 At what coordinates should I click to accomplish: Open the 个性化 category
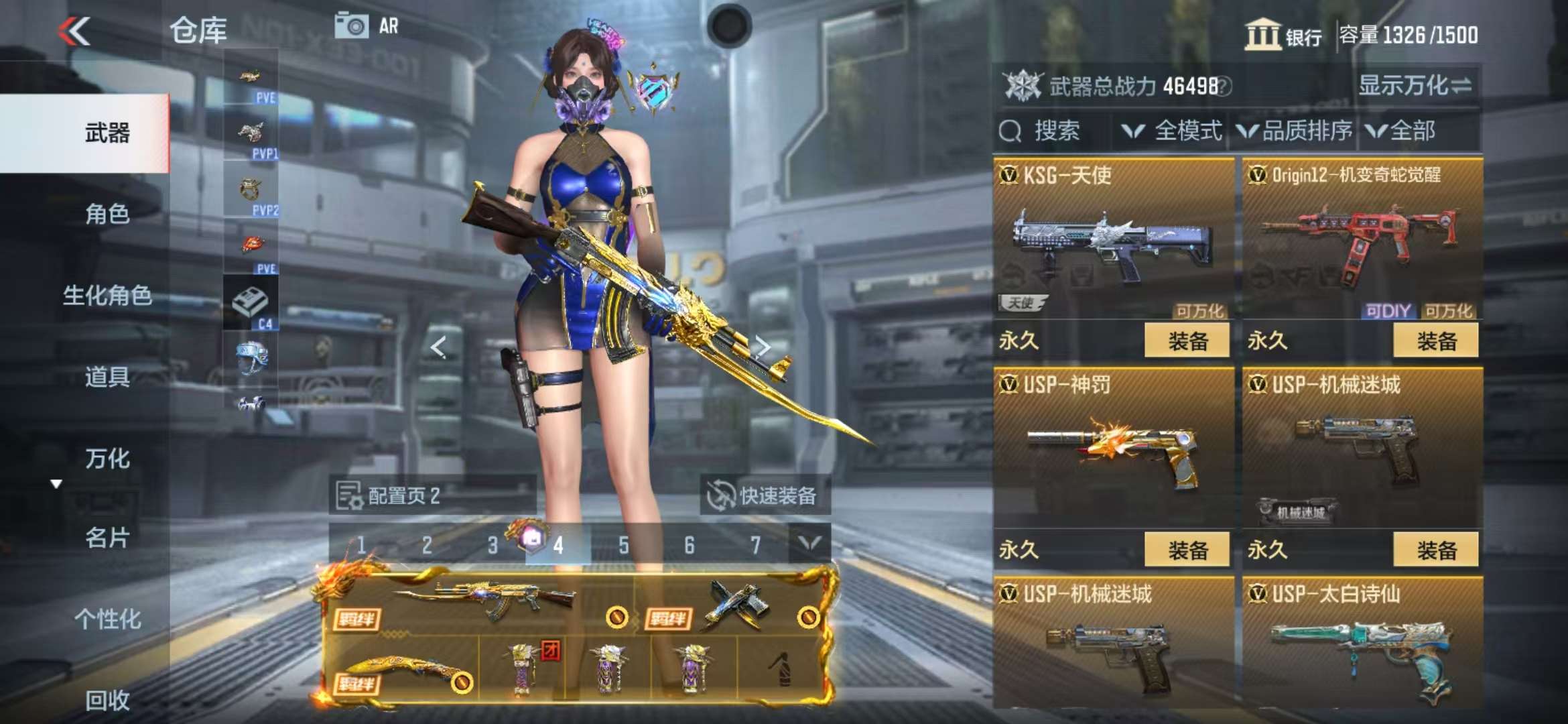[107, 619]
